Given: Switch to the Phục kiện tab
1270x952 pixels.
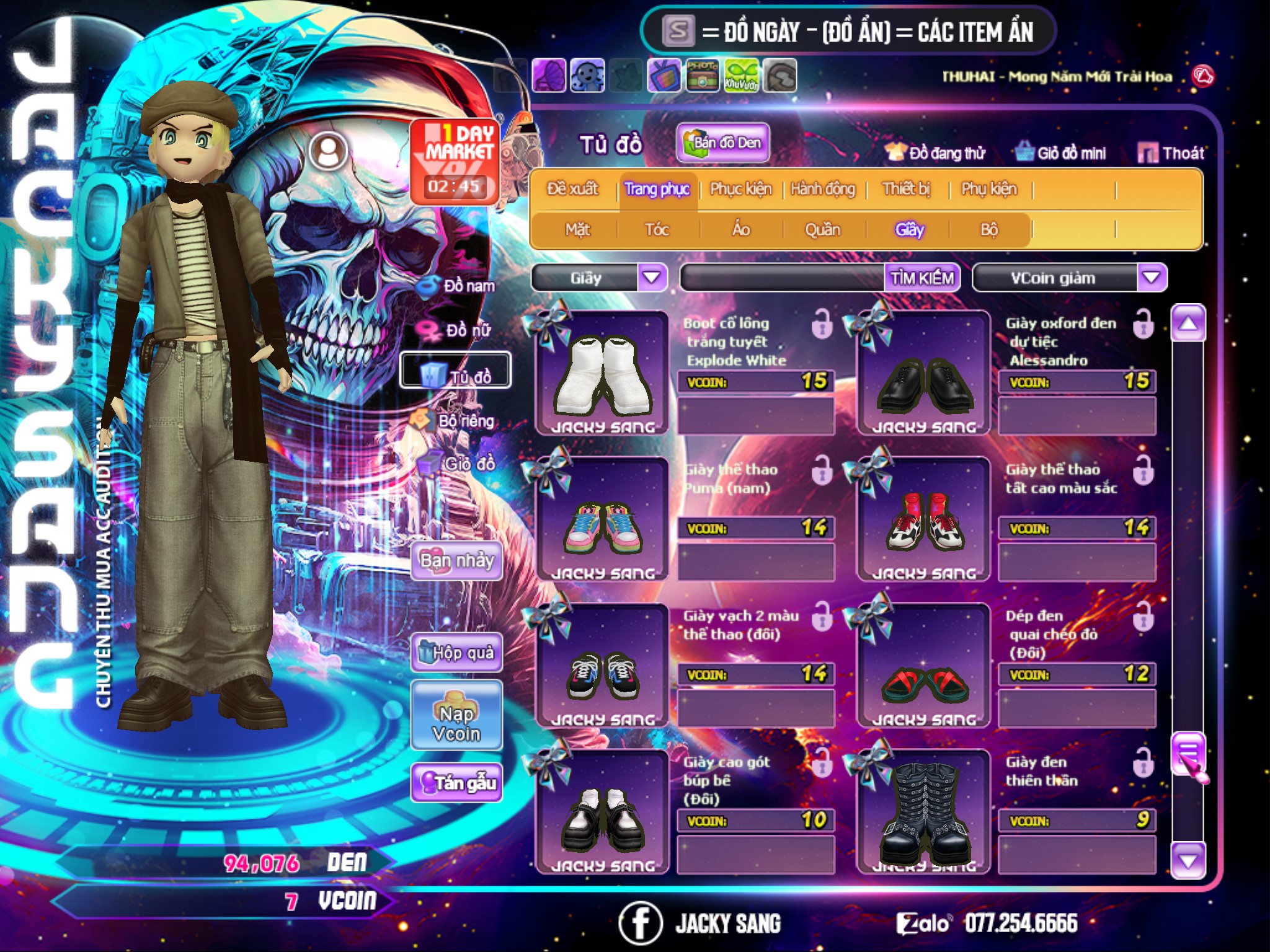Looking at the screenshot, I should pyautogui.click(x=740, y=189).
